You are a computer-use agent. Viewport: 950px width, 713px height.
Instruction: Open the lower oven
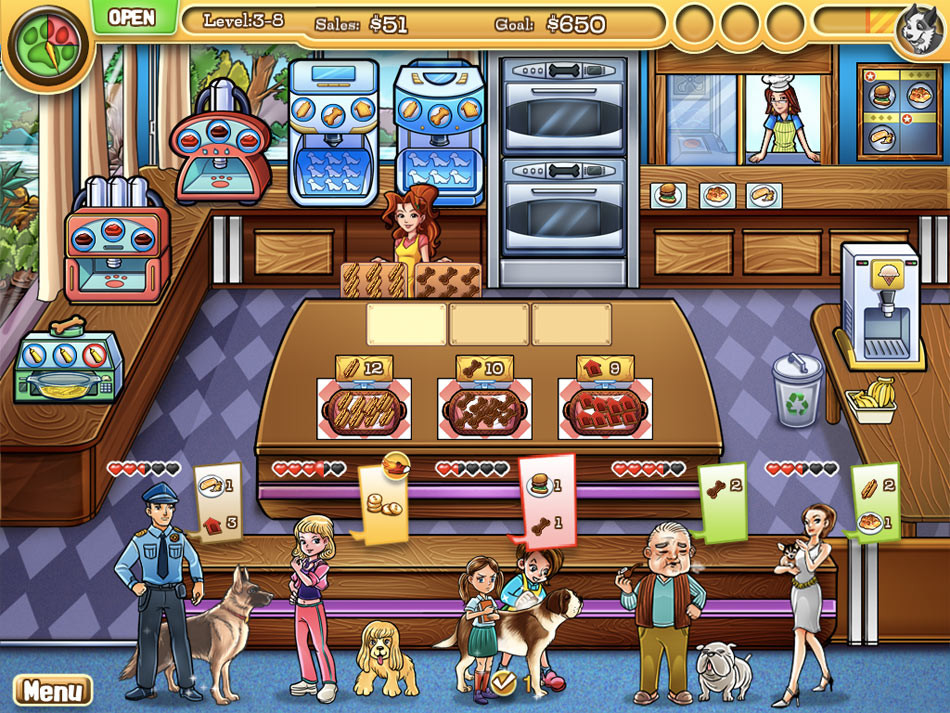[563, 208]
